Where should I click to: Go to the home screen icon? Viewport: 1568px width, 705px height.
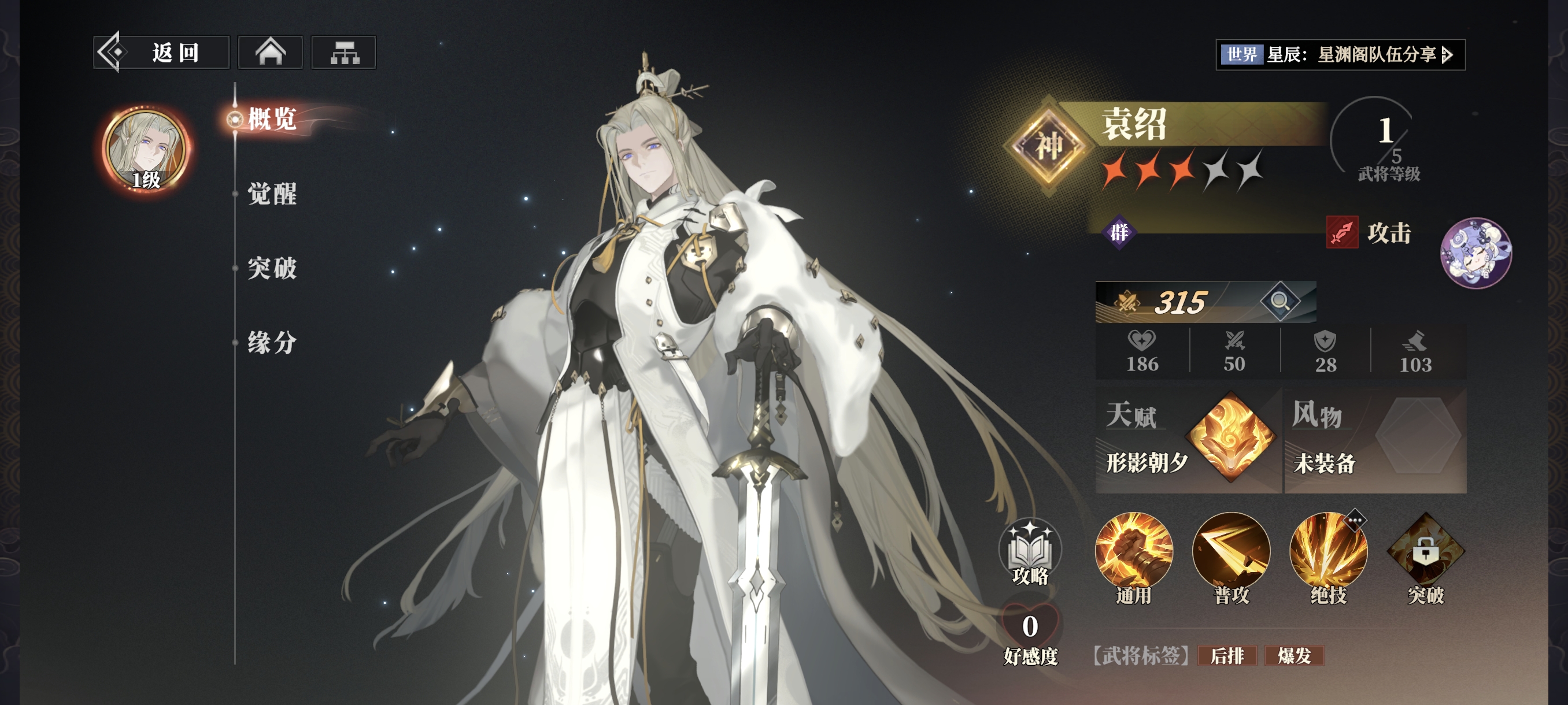point(270,53)
